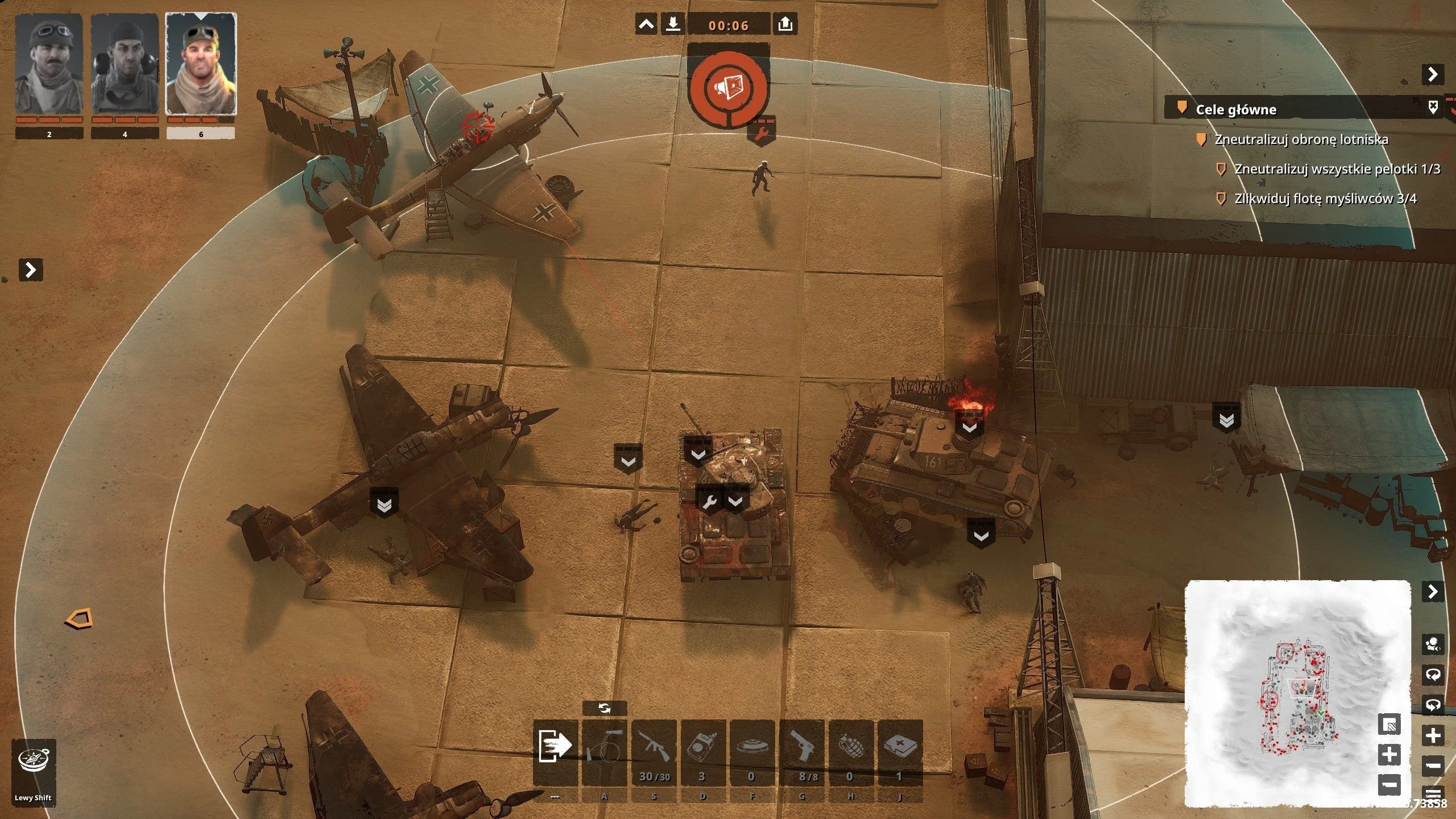Select the pistol hotbar slot
This screenshot has height=819, width=1456.
(801, 746)
